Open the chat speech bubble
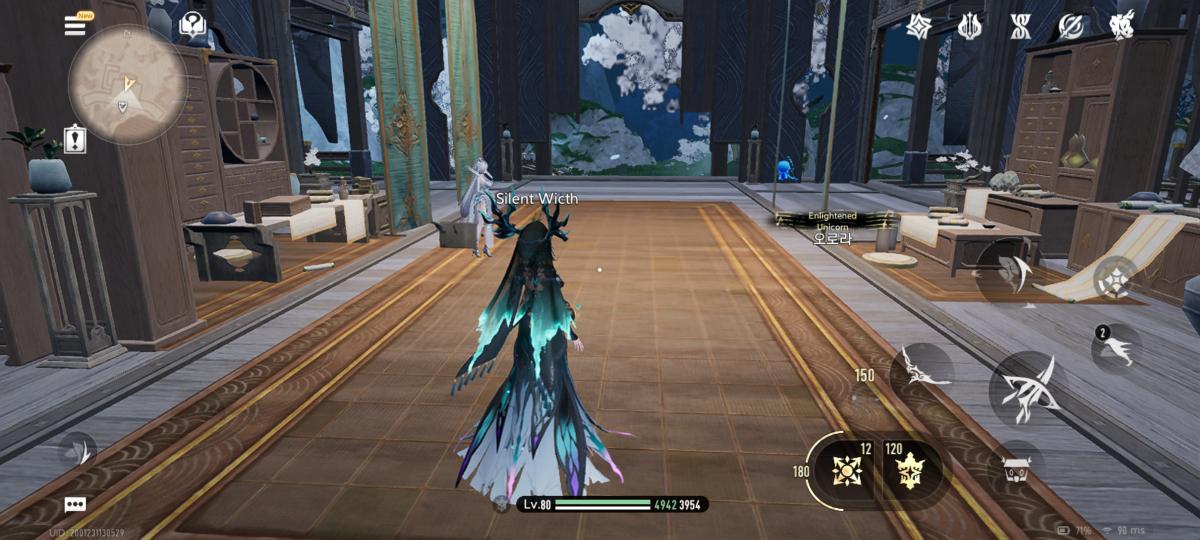 point(75,505)
